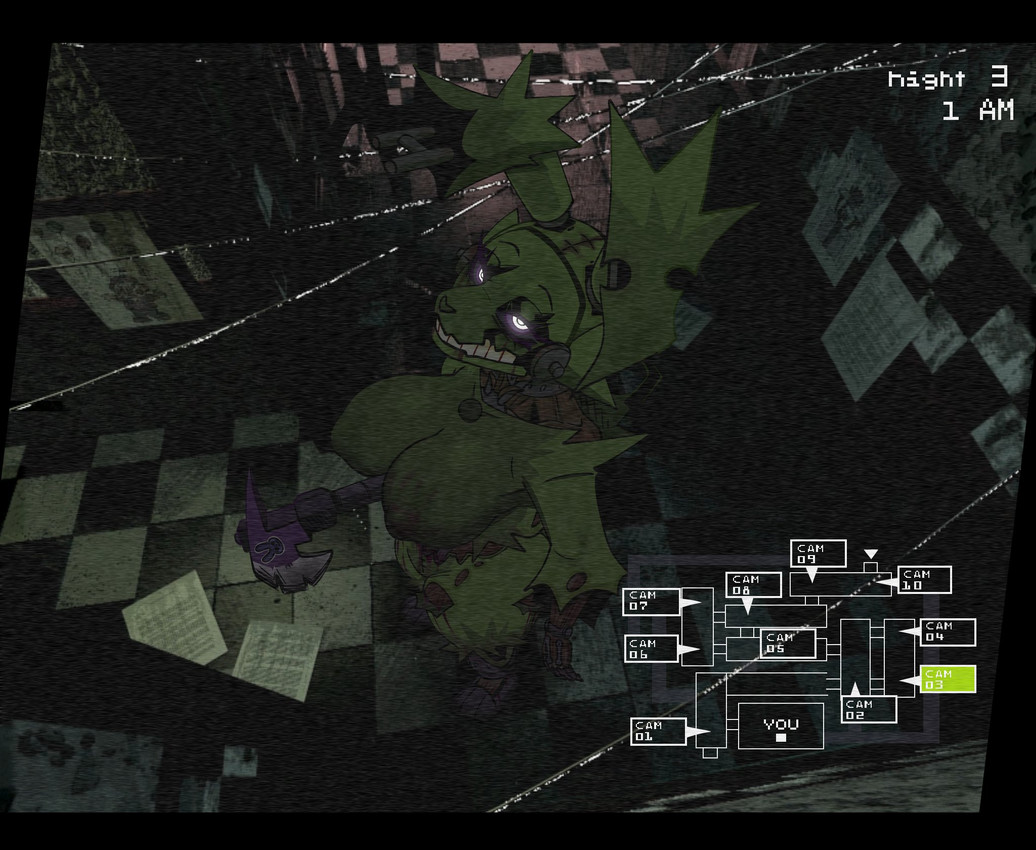View the CAM 04 camera
1036x850 pixels.
[x=947, y=632]
